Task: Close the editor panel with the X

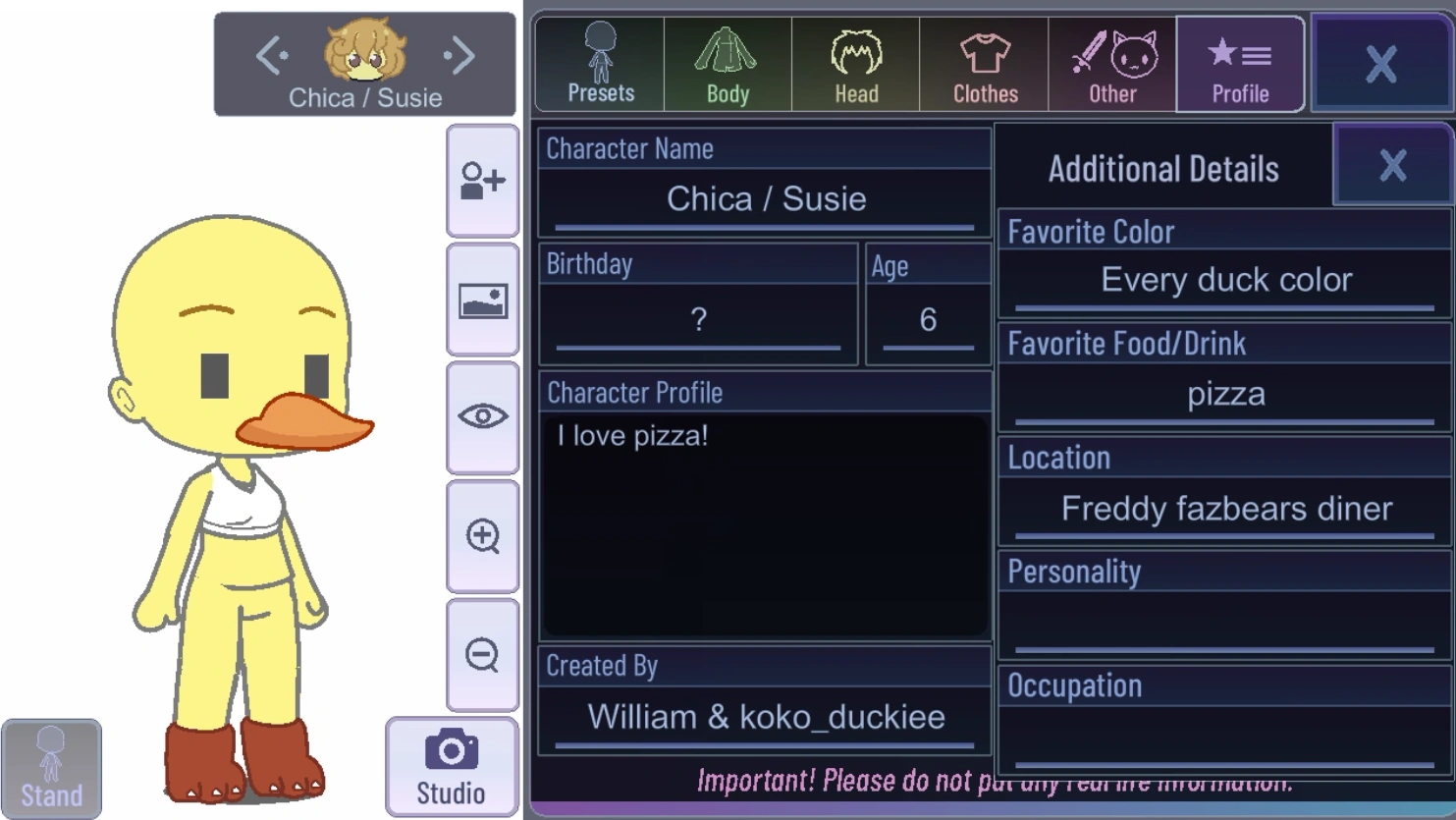Action: [1381, 63]
